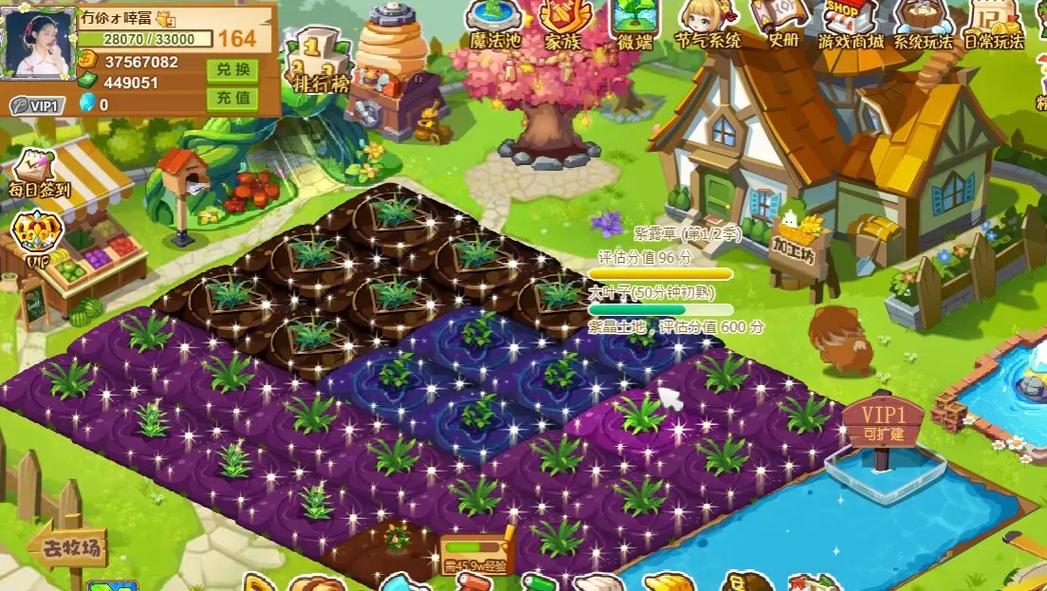The image size is (1047, 591).
Task: Go to the ranch via 去牧场 sign
Action: click(68, 547)
